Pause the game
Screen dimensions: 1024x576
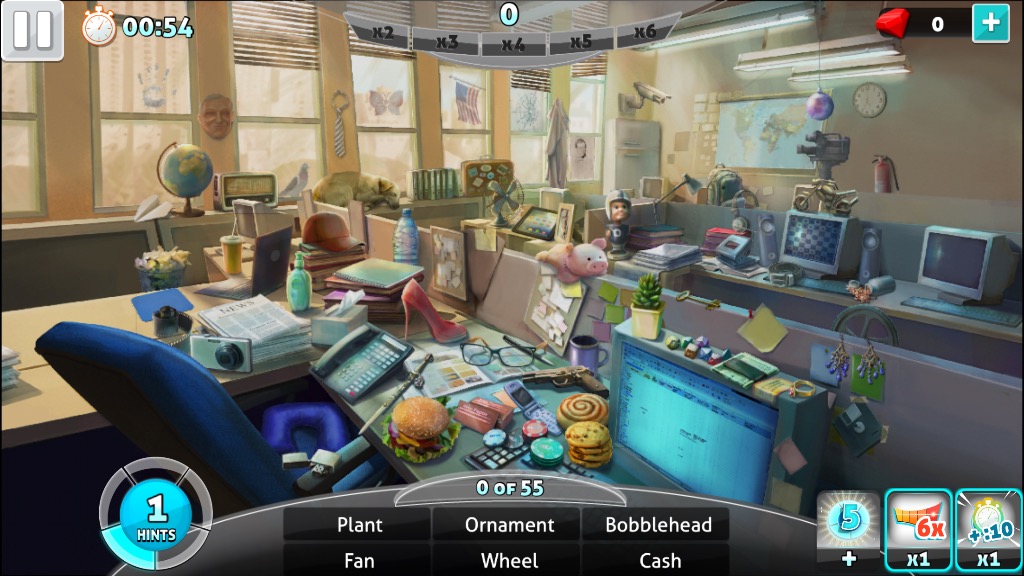pyautogui.click(x=32, y=30)
